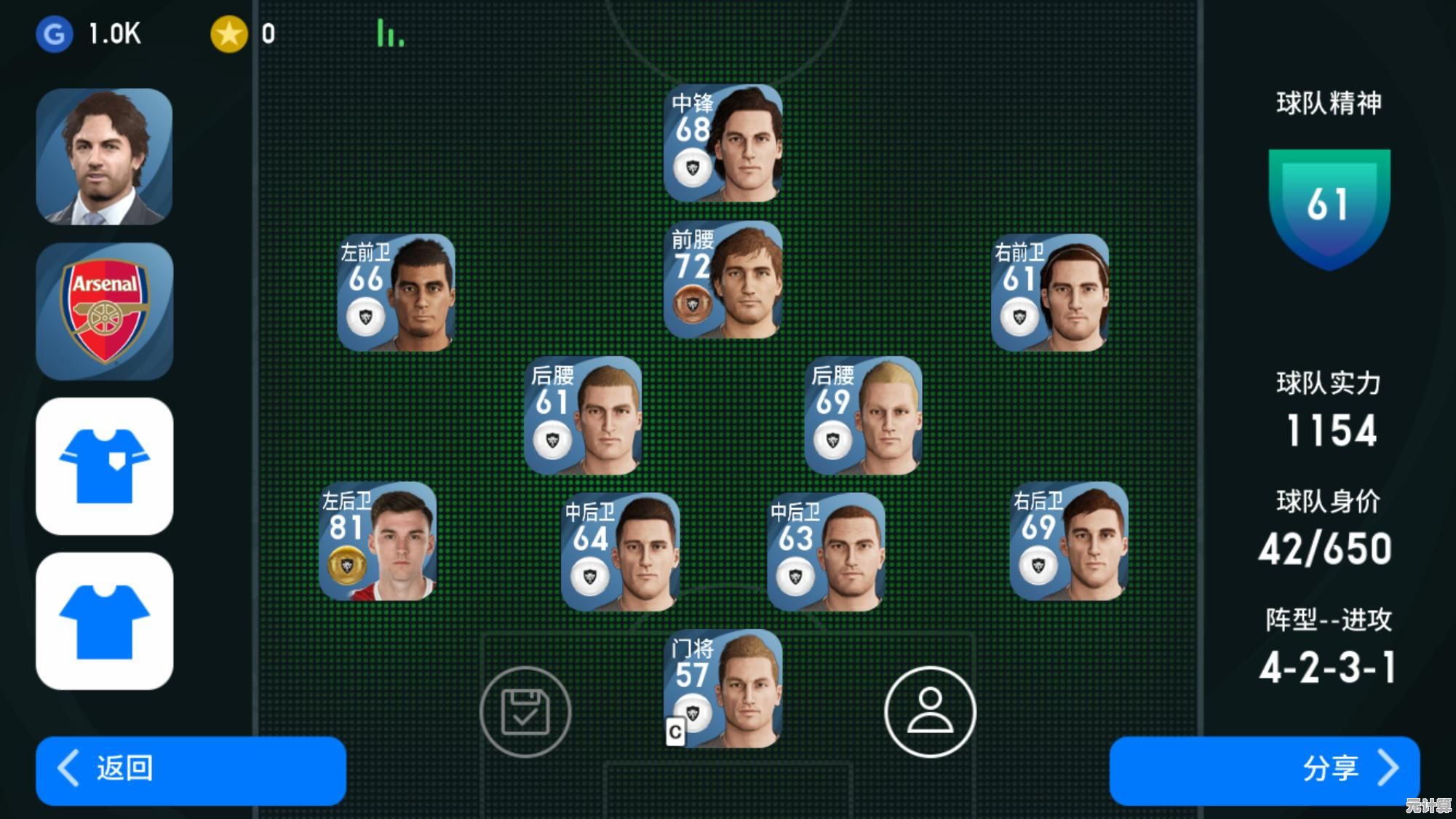The height and width of the screenshot is (819, 1456).
Task: Select the 中后卫 card rated 64
Action: coord(621,553)
